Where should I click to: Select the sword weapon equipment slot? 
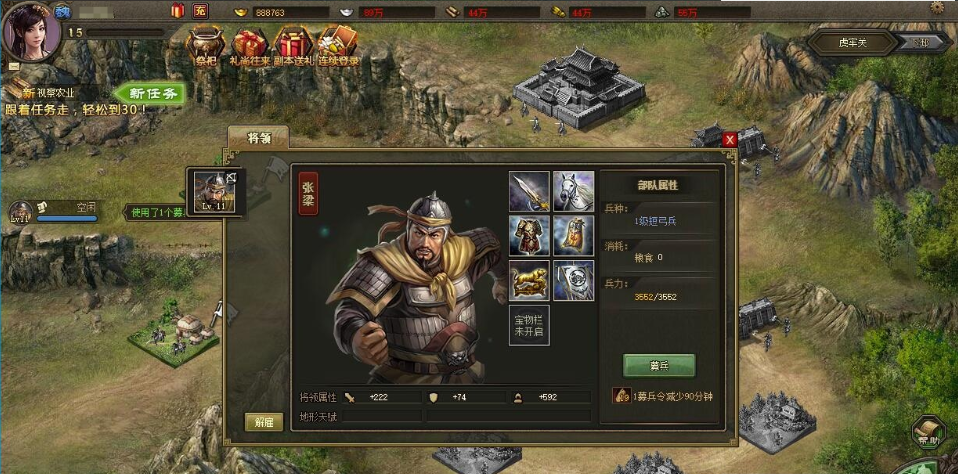[x=529, y=191]
